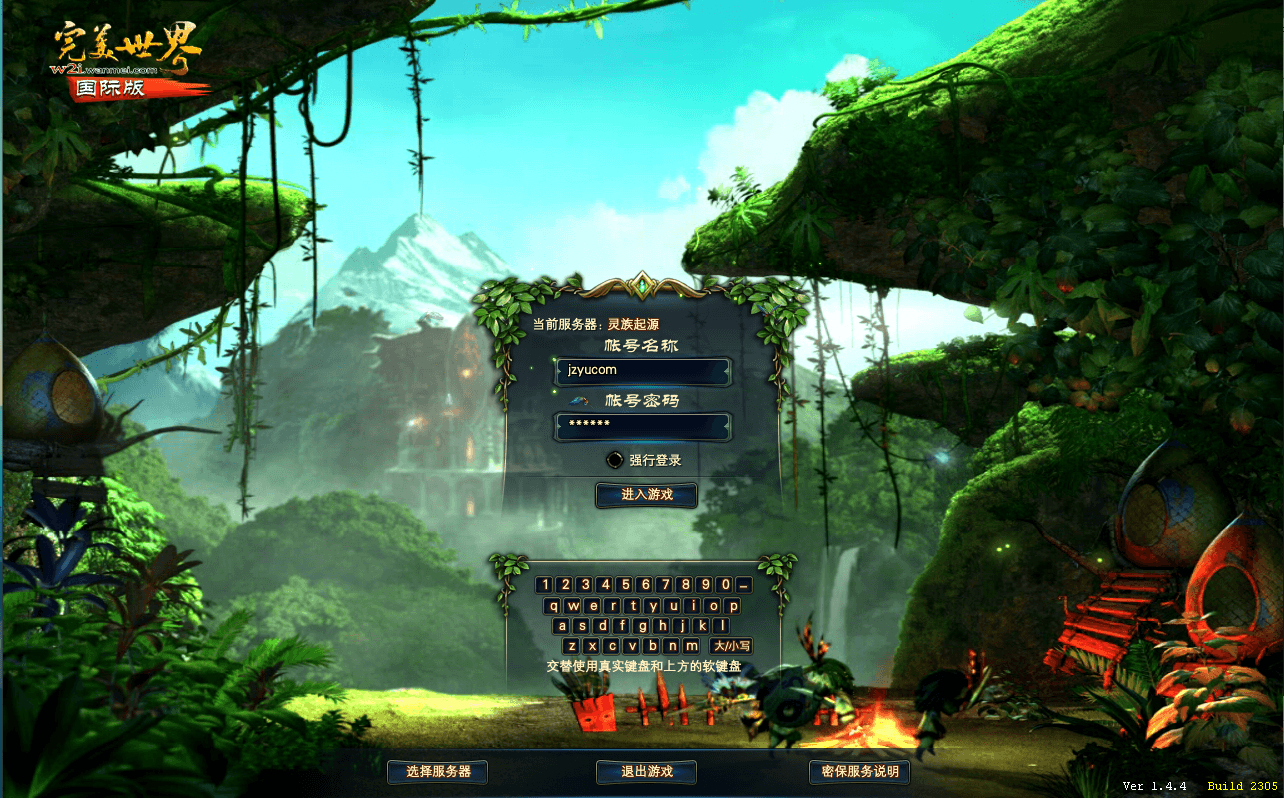Click the masked 帐号密码 password field

[x=643, y=426]
